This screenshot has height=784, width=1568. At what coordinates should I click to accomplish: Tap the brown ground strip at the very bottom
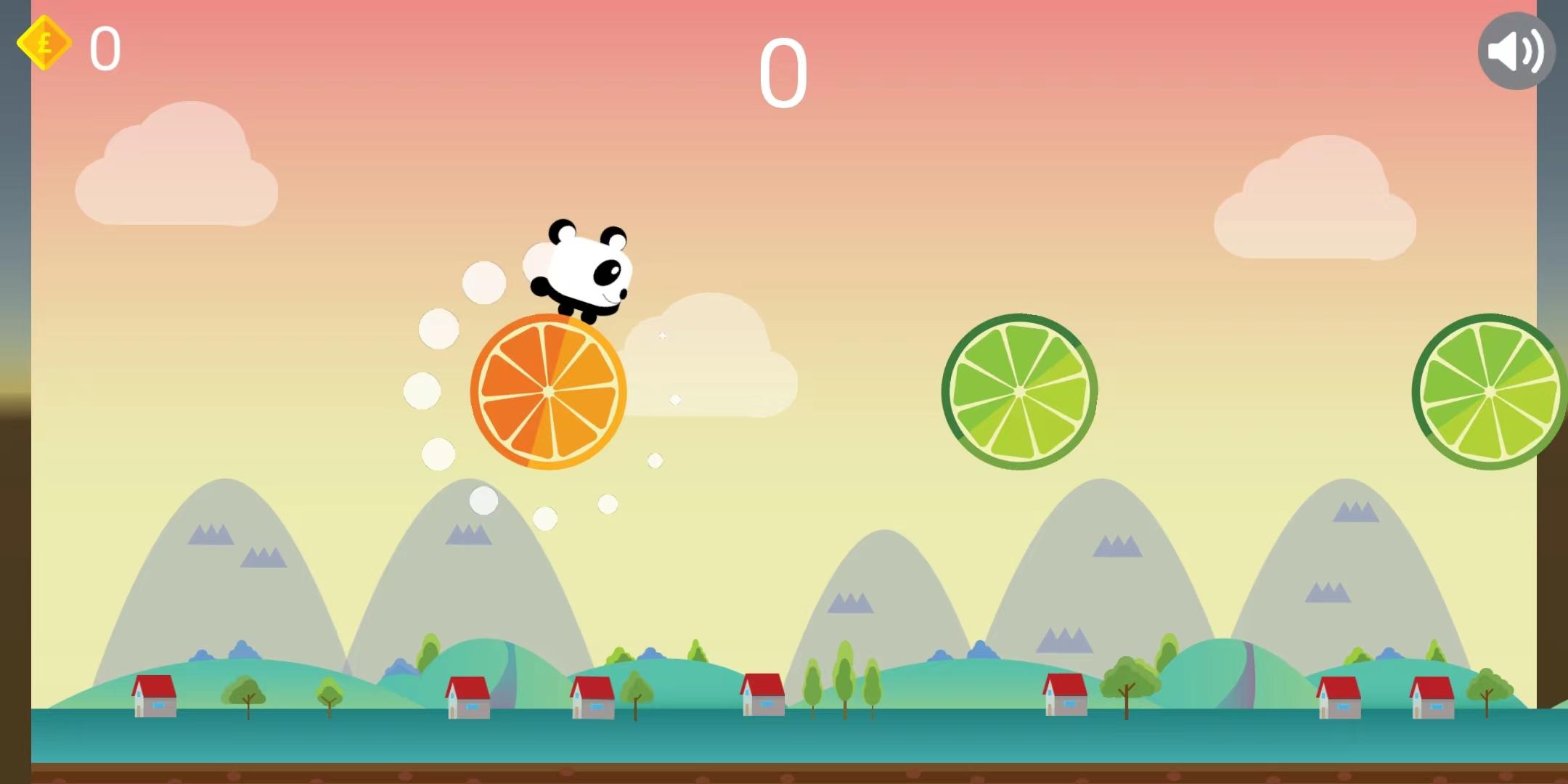pos(784,777)
